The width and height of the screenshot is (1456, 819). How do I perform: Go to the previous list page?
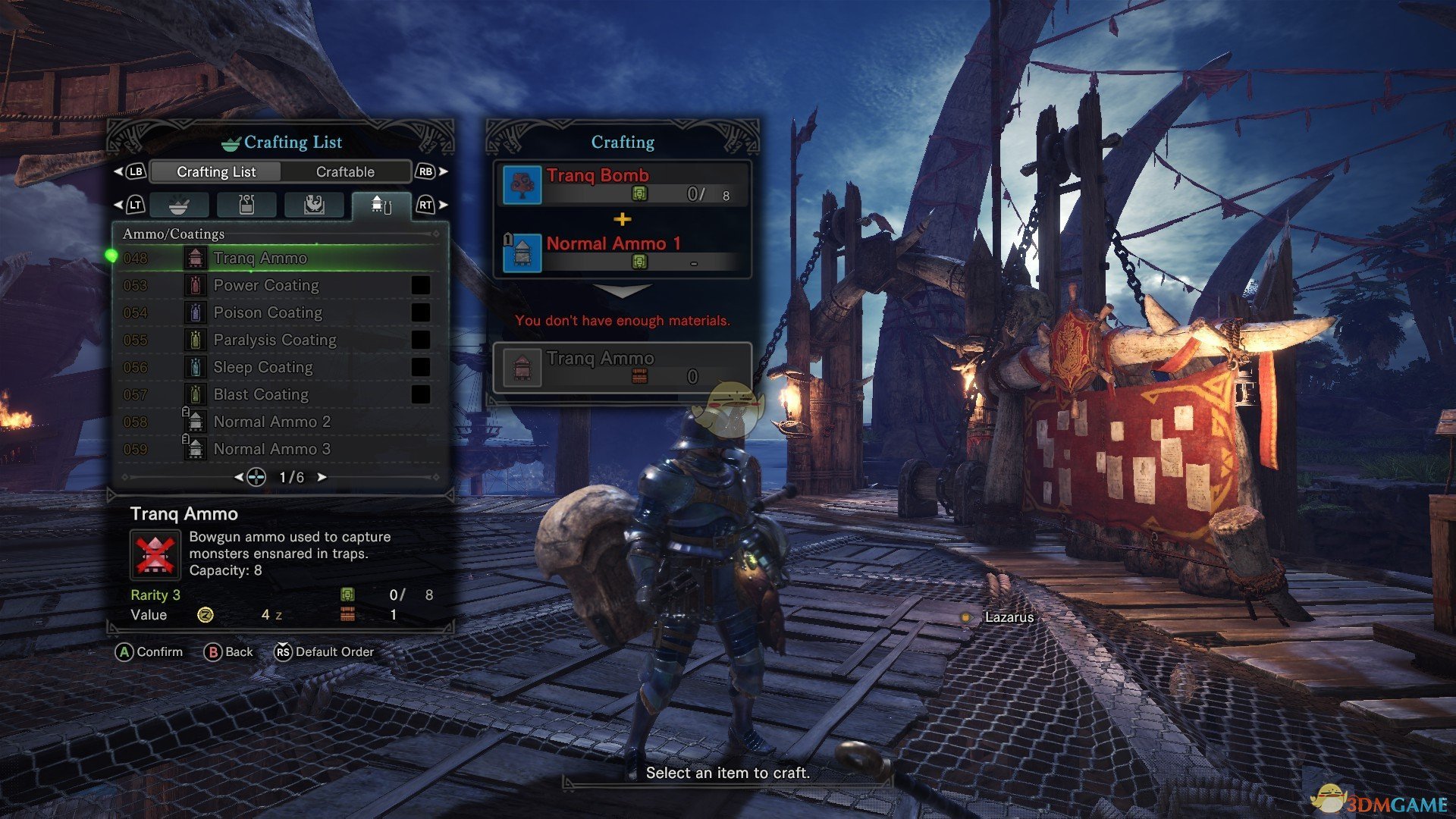click(239, 477)
